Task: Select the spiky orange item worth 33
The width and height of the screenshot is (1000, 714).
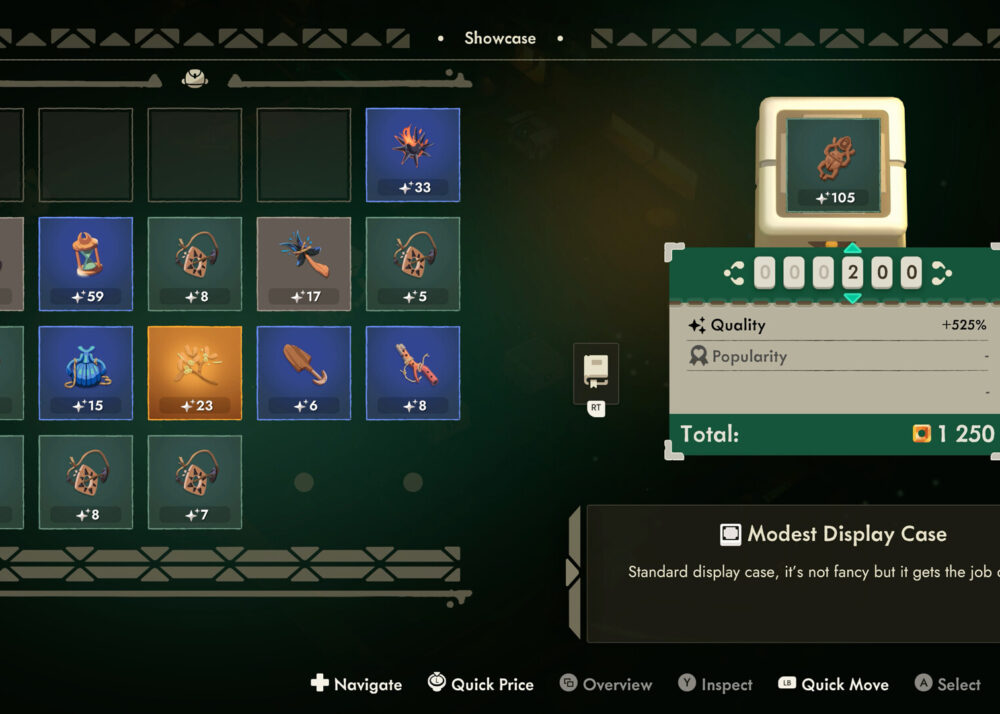Action: pos(413,155)
